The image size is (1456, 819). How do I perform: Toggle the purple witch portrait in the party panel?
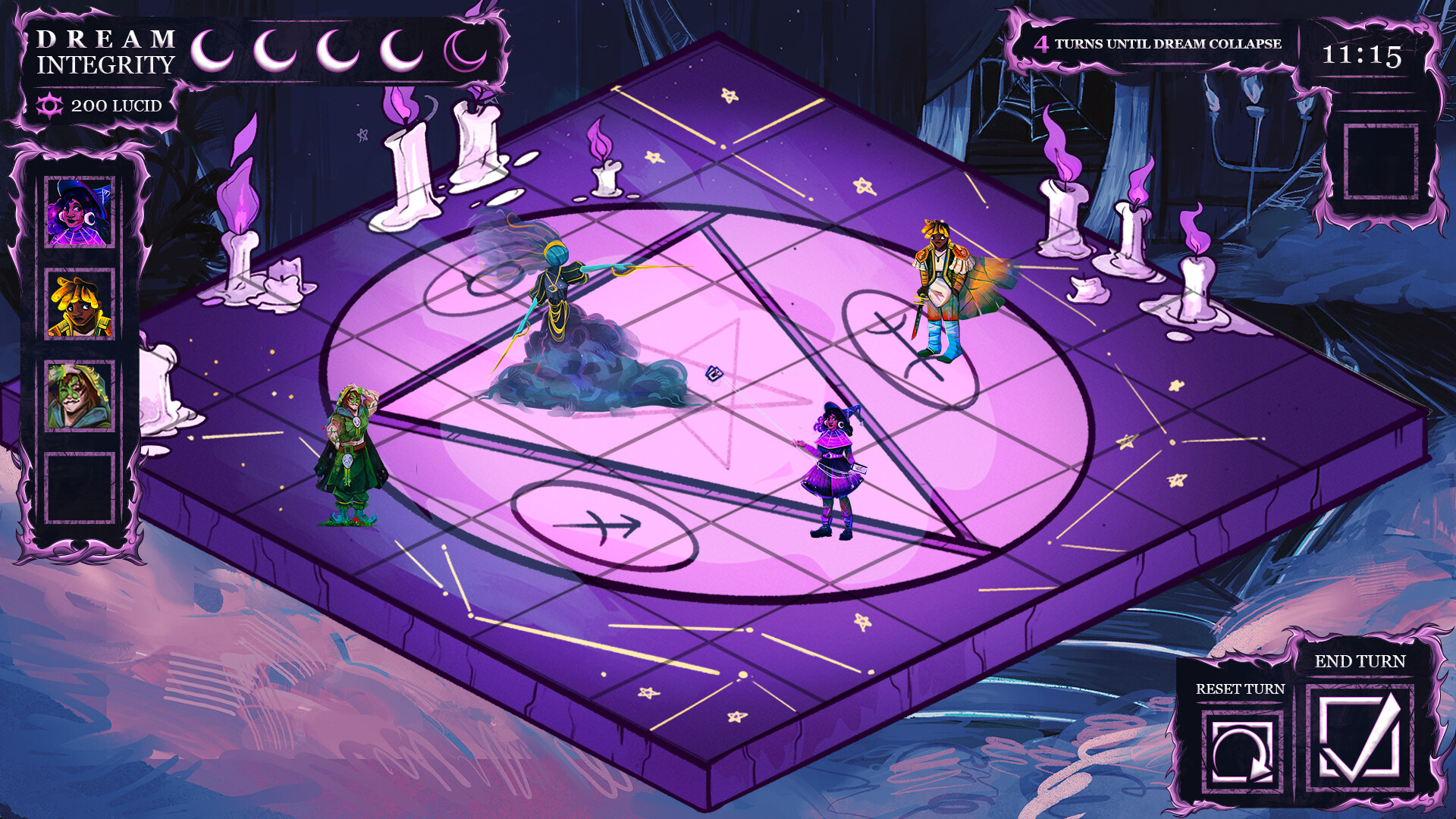[82, 214]
